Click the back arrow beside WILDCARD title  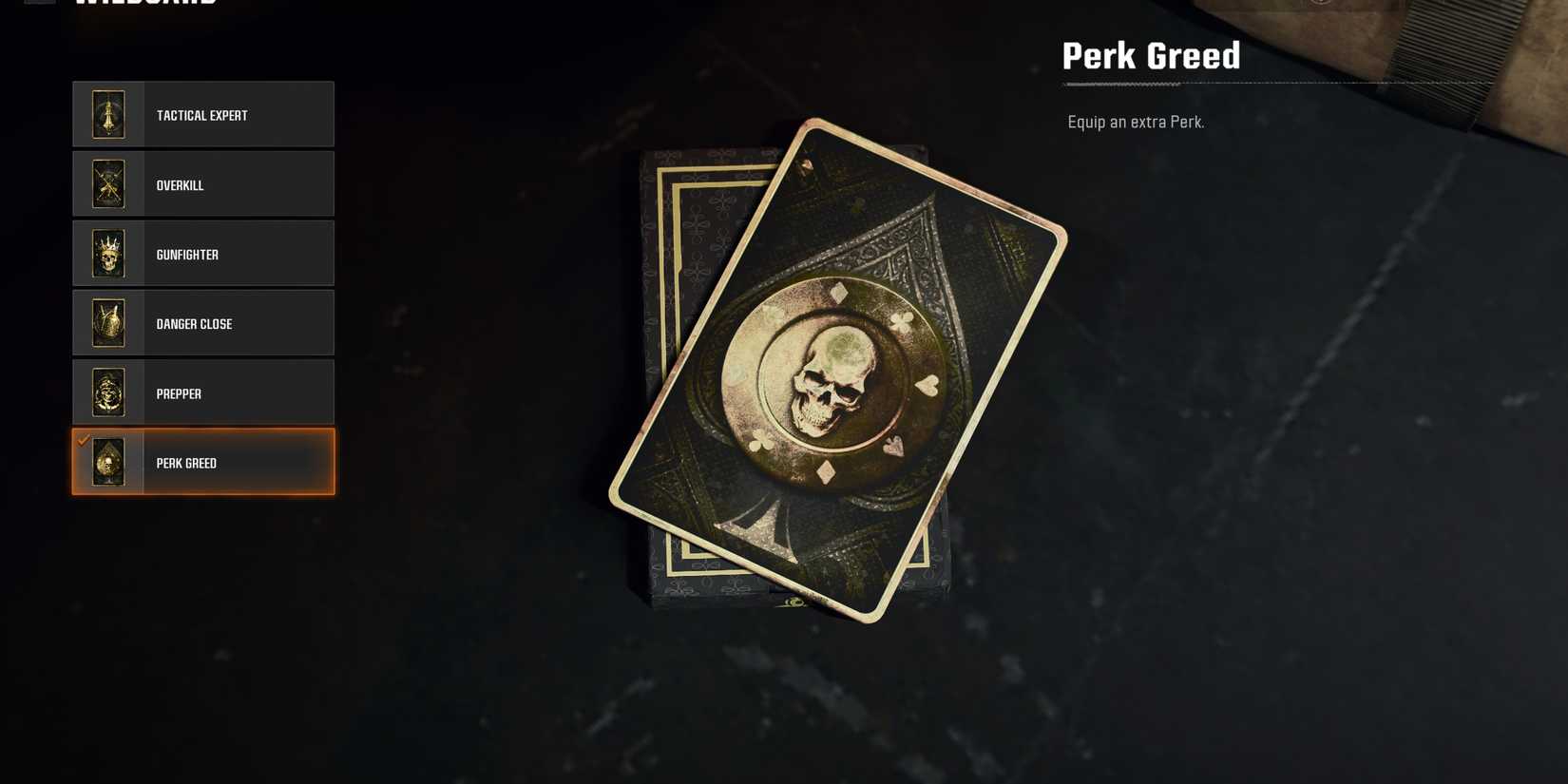[38, 5]
